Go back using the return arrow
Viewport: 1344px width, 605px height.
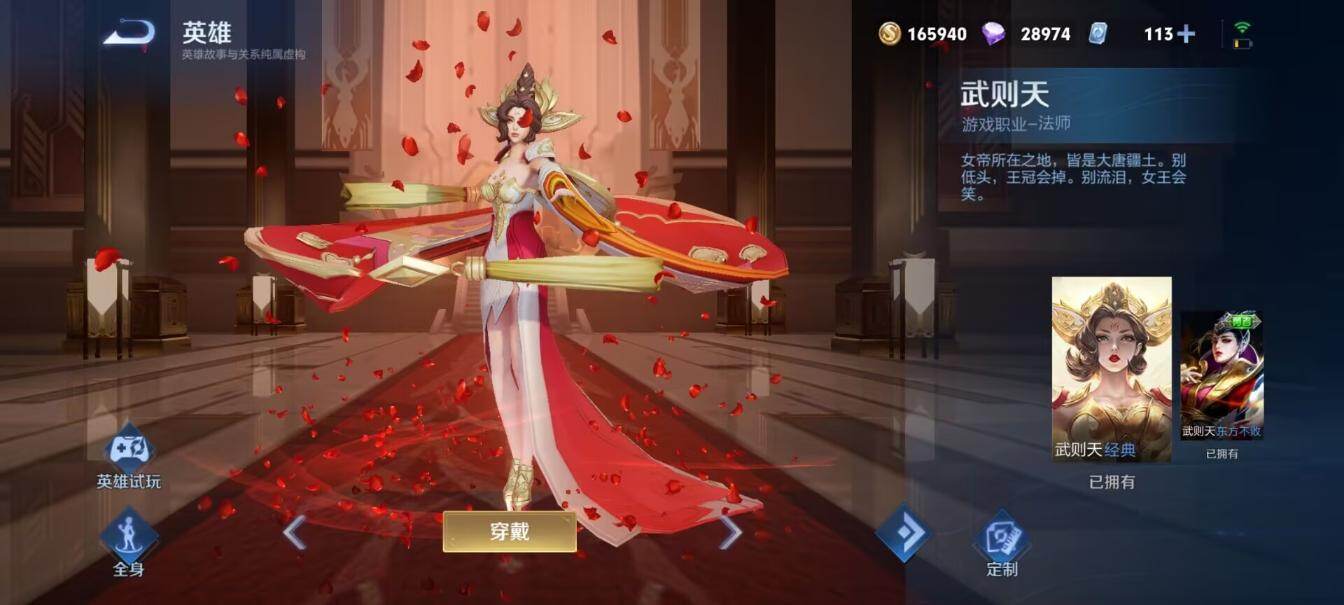(x=130, y=34)
